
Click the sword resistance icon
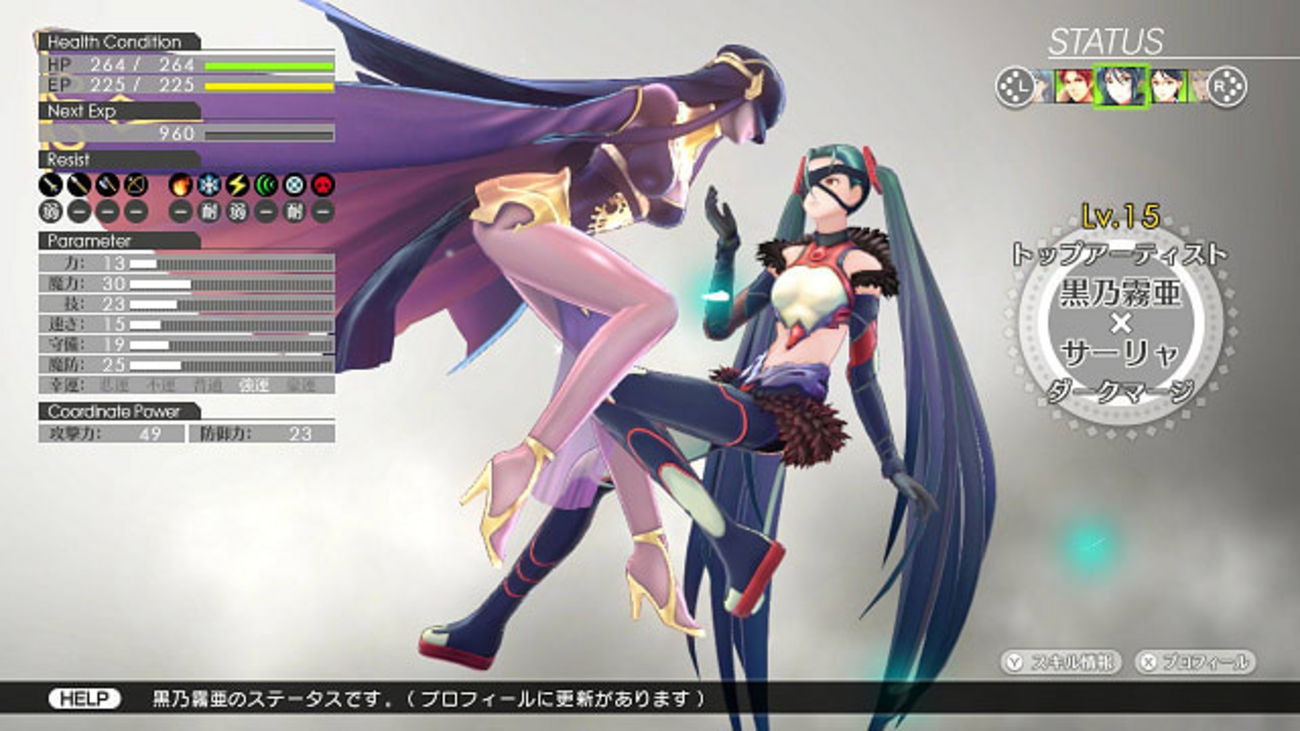click(51, 185)
